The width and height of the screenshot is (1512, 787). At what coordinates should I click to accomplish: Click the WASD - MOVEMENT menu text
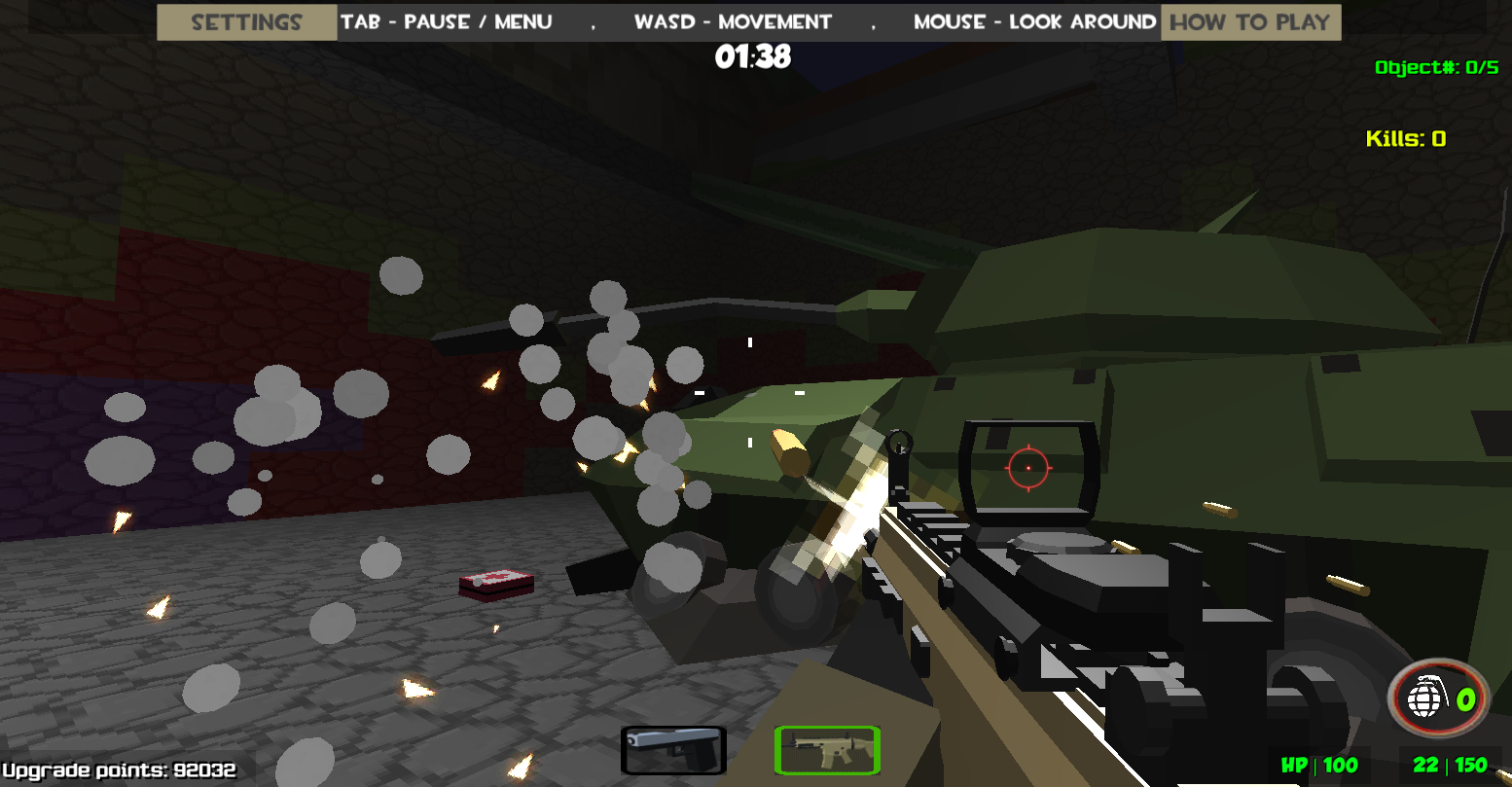click(x=733, y=21)
